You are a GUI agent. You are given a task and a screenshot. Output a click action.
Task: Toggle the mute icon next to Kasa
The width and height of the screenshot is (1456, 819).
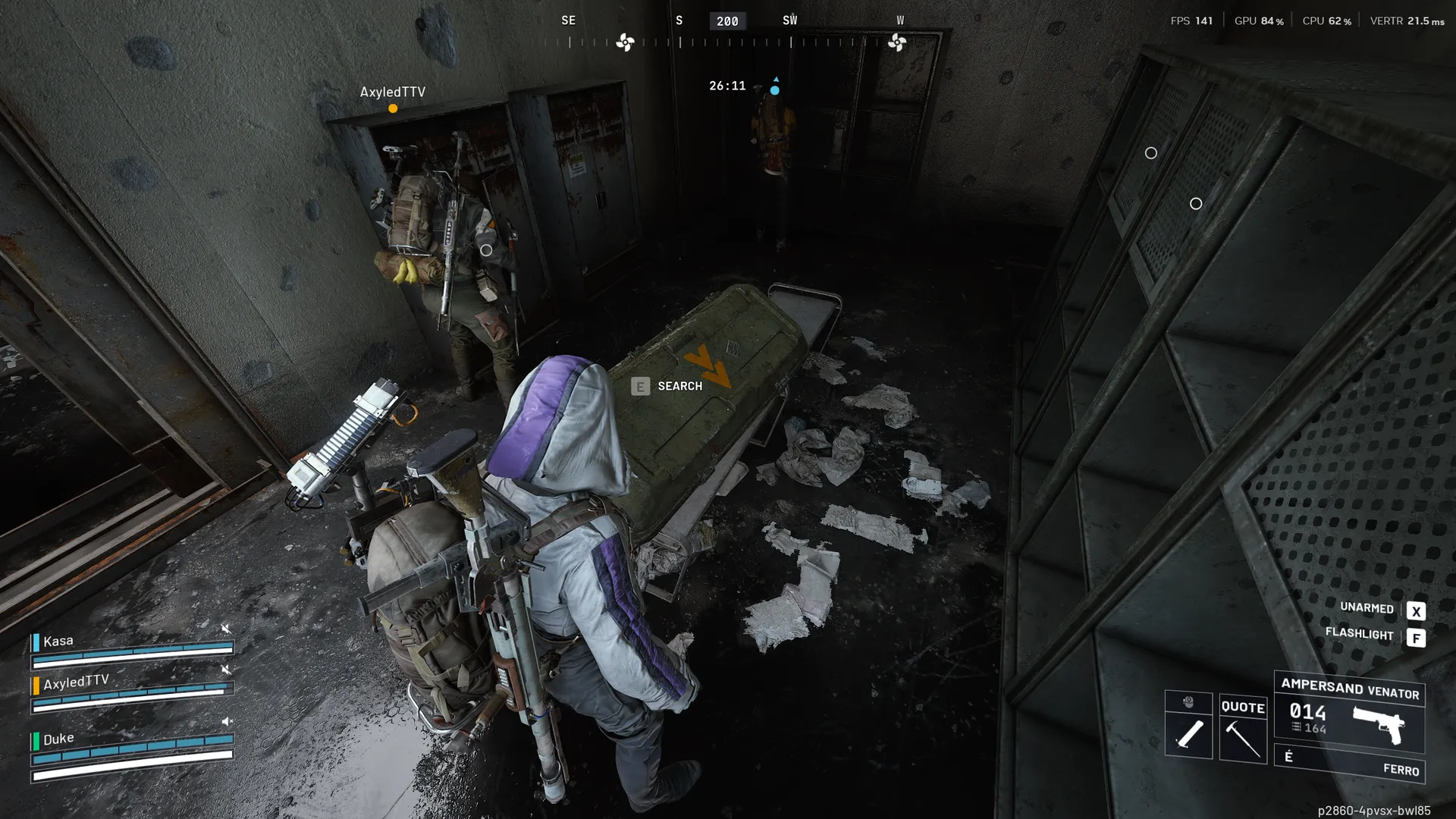click(226, 629)
